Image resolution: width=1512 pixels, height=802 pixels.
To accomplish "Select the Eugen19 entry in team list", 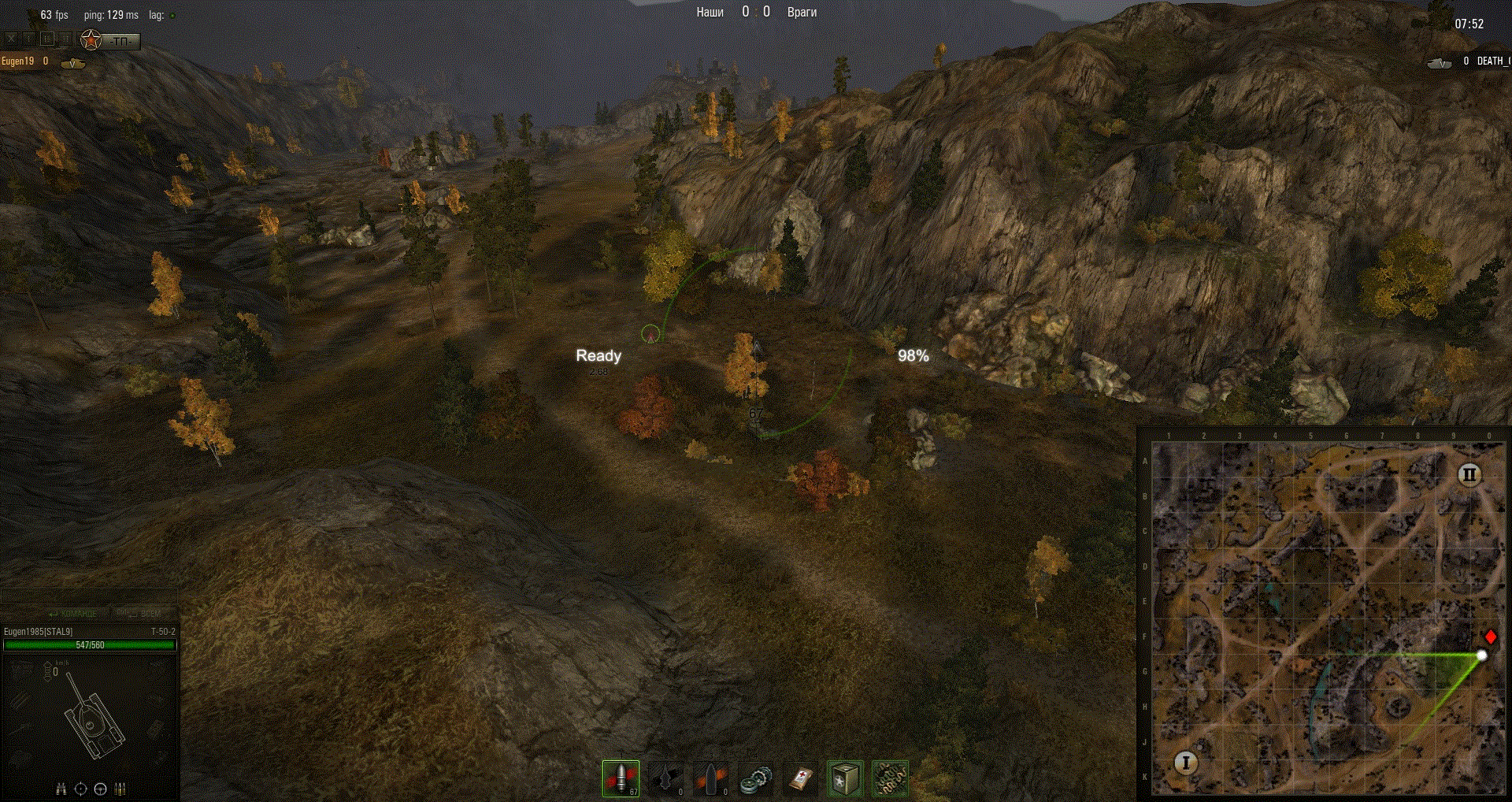I will [x=18, y=61].
